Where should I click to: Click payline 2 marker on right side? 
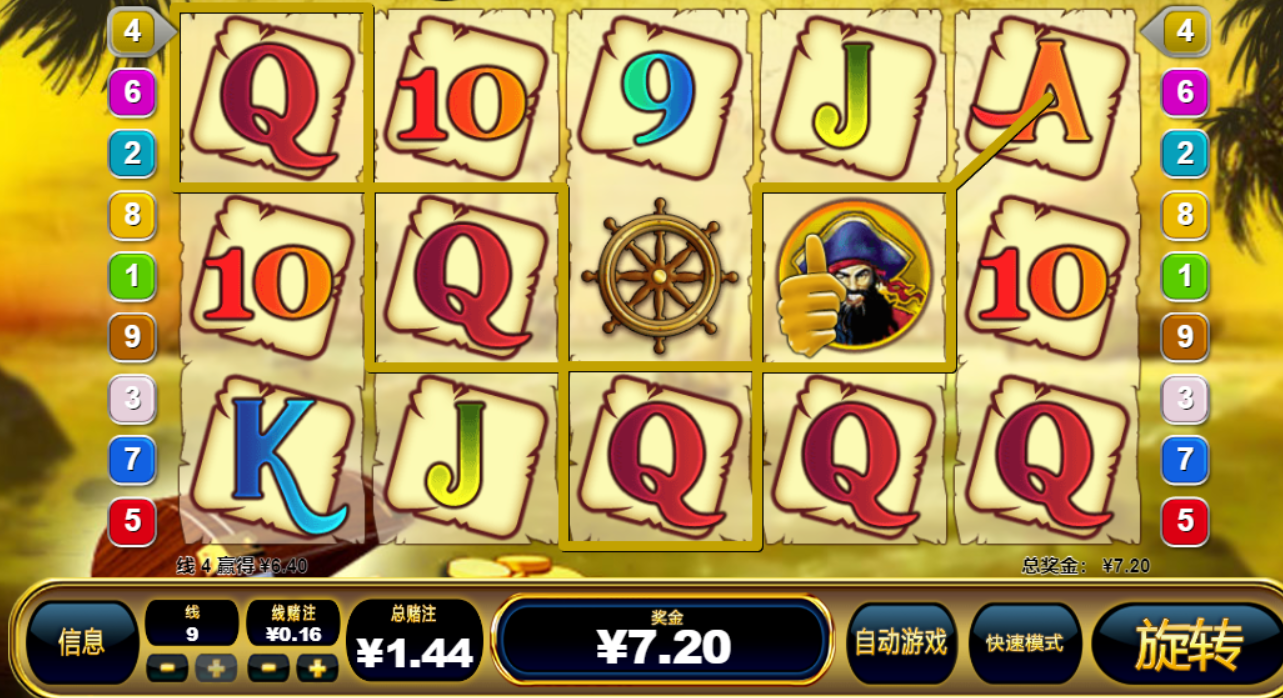(1185, 154)
